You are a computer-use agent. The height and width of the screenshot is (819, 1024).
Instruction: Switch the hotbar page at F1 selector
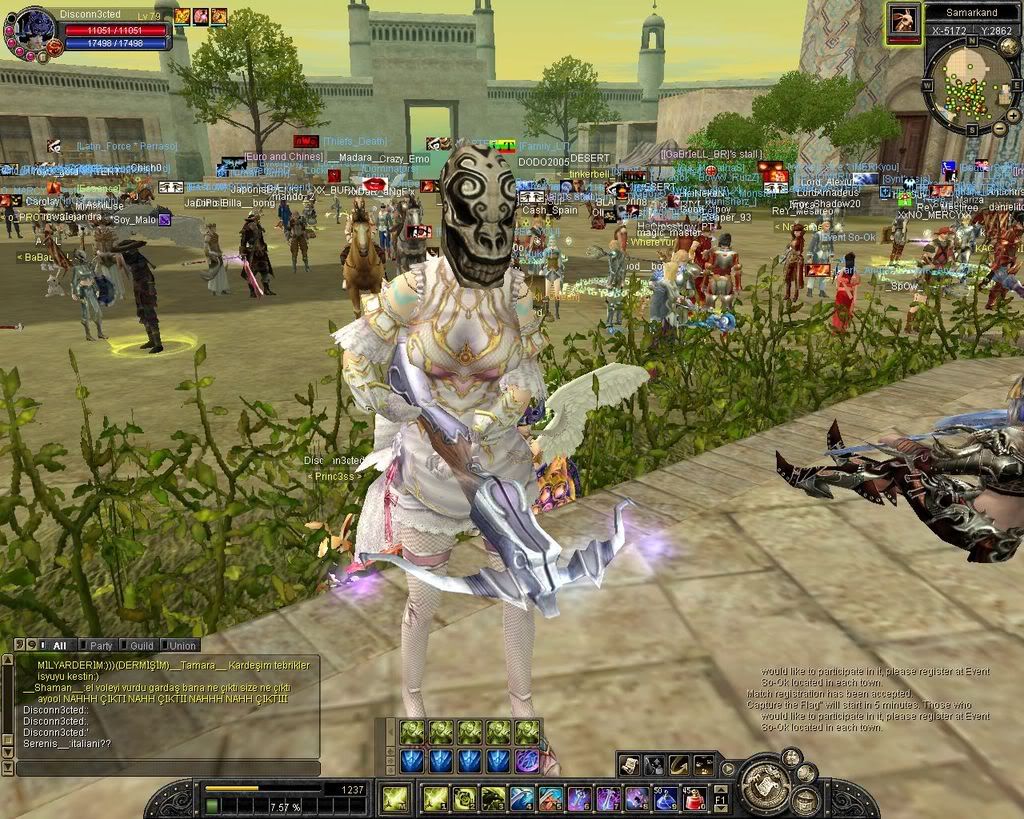click(720, 798)
